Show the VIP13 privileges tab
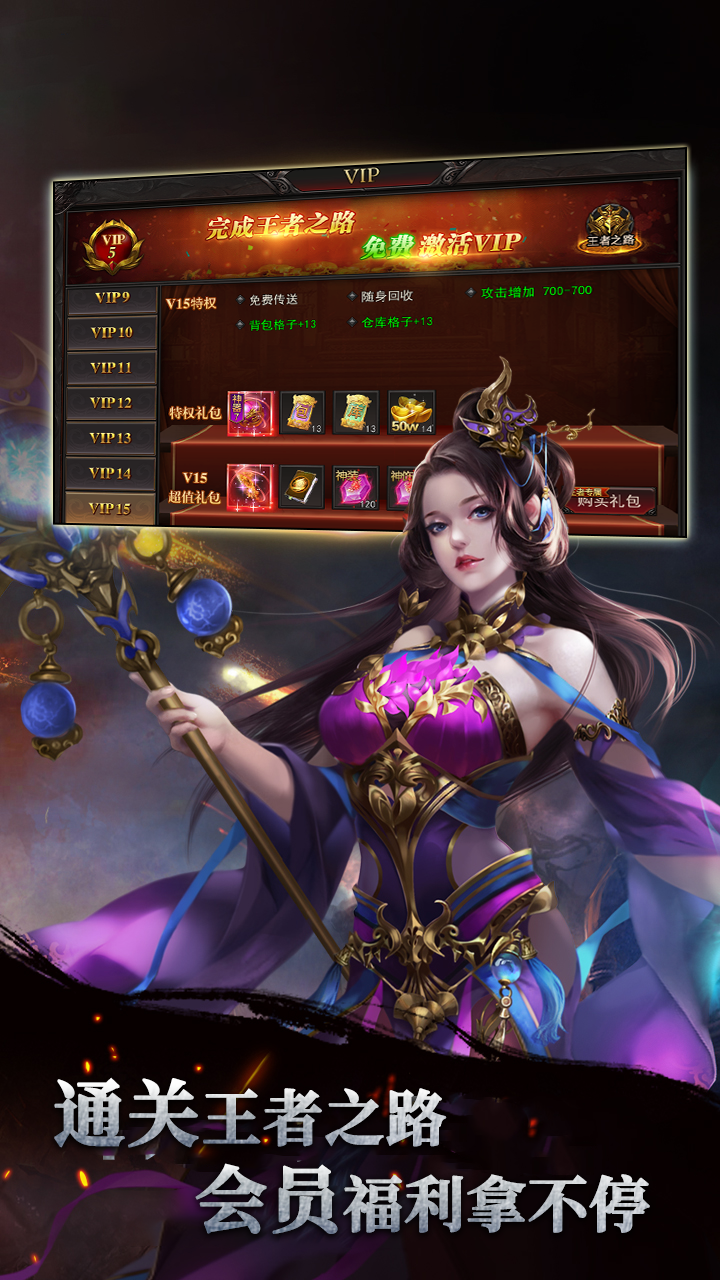Viewport: 720px width, 1280px height. 111,438
